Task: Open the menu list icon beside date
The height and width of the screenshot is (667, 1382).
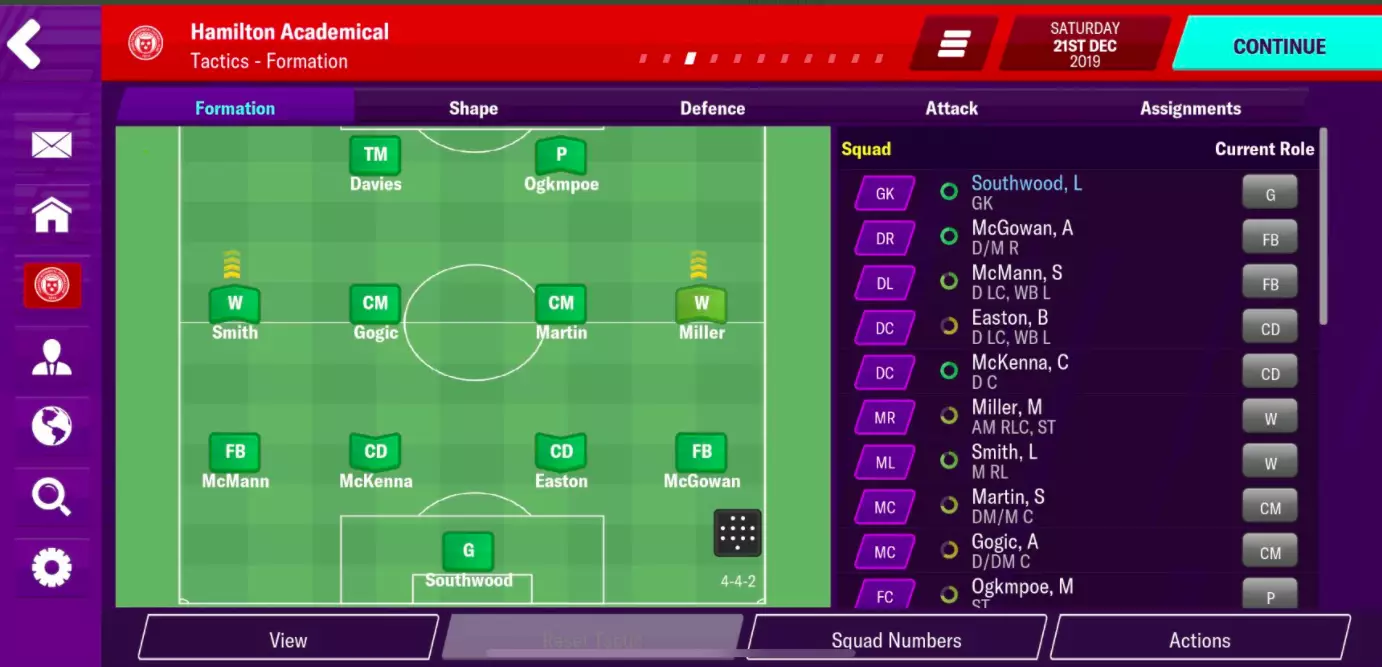Action: click(x=954, y=45)
